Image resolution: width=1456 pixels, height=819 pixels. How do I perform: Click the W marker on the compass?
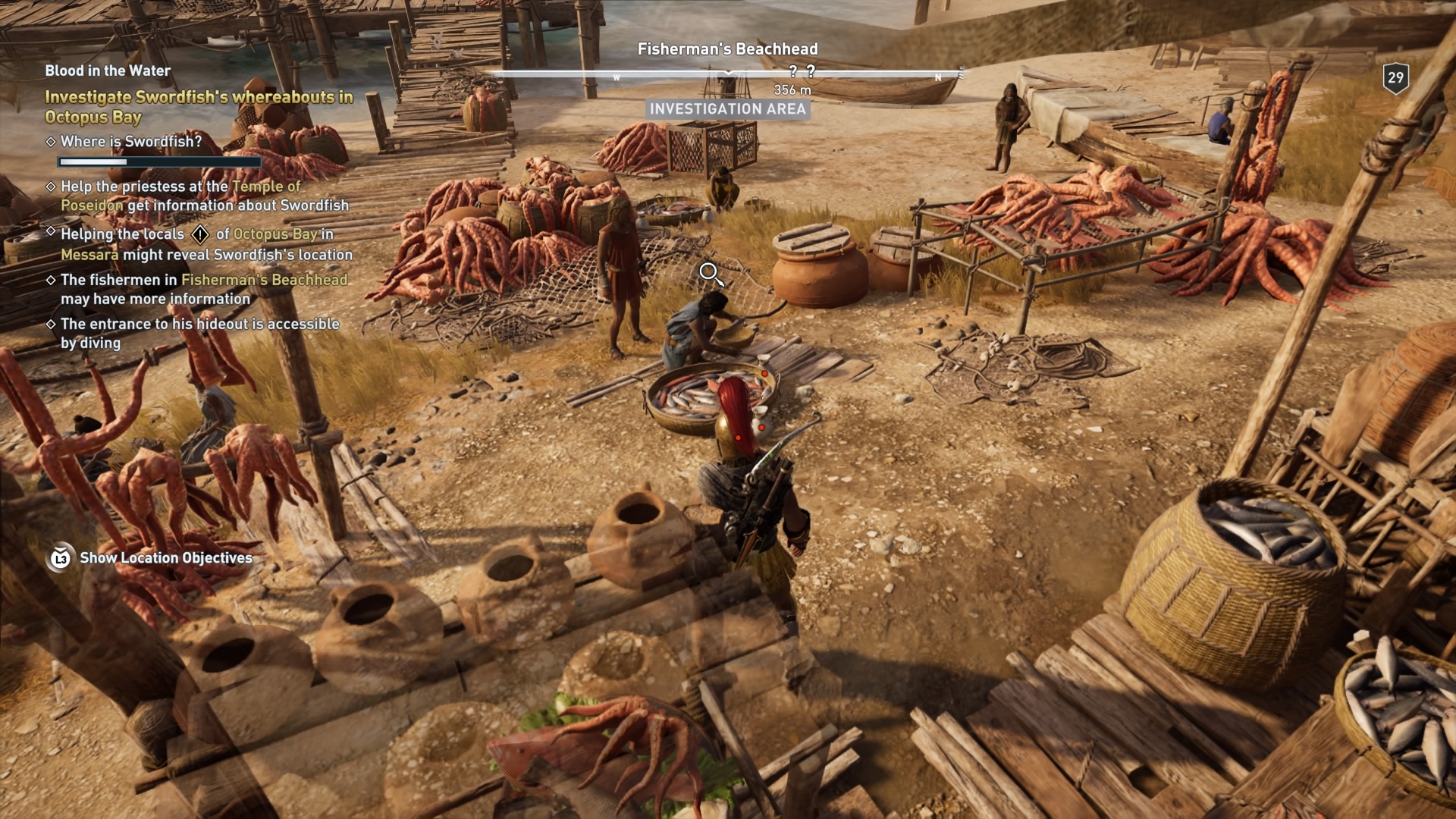[x=617, y=77]
